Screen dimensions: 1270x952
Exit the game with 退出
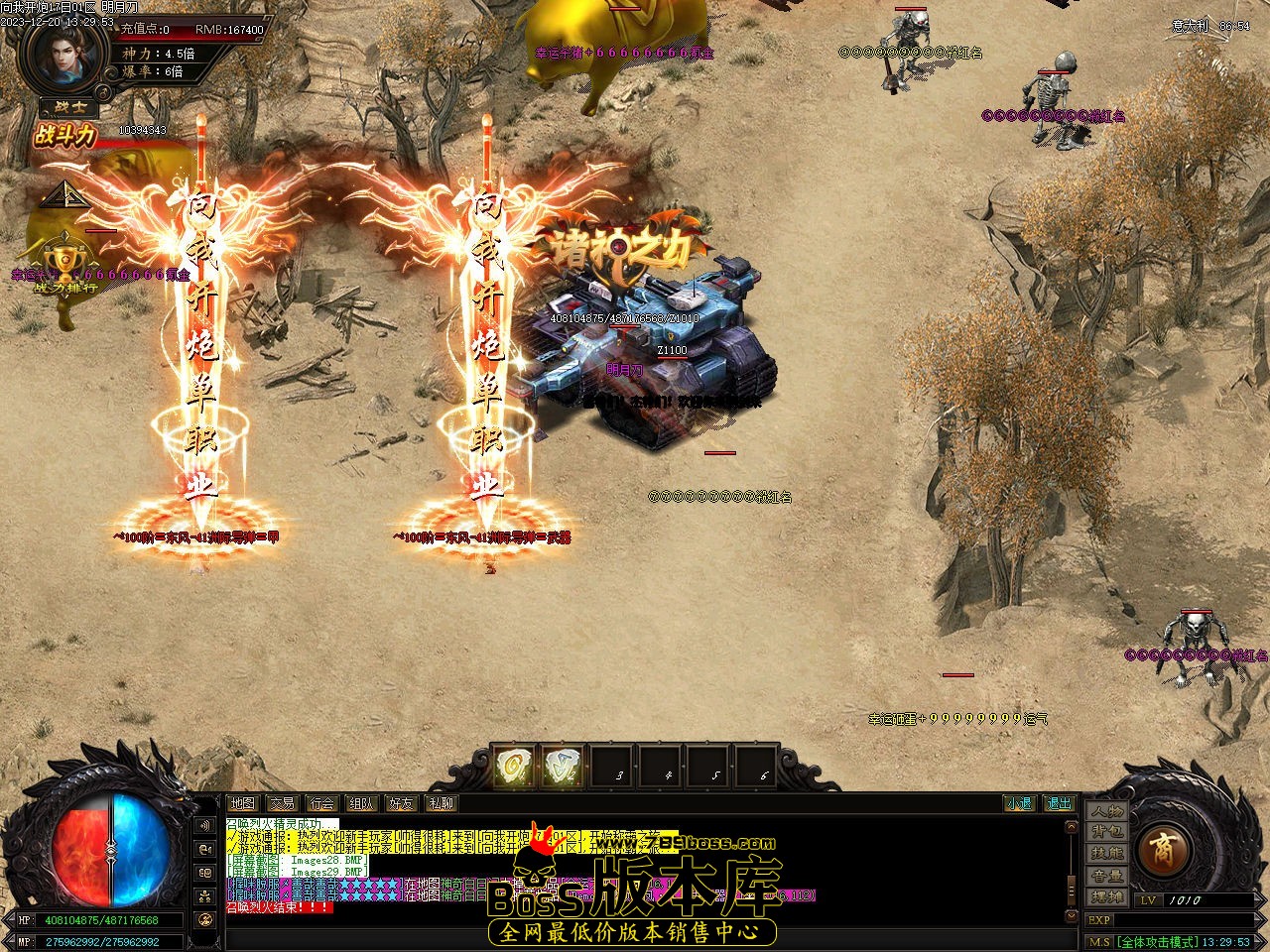[1059, 803]
